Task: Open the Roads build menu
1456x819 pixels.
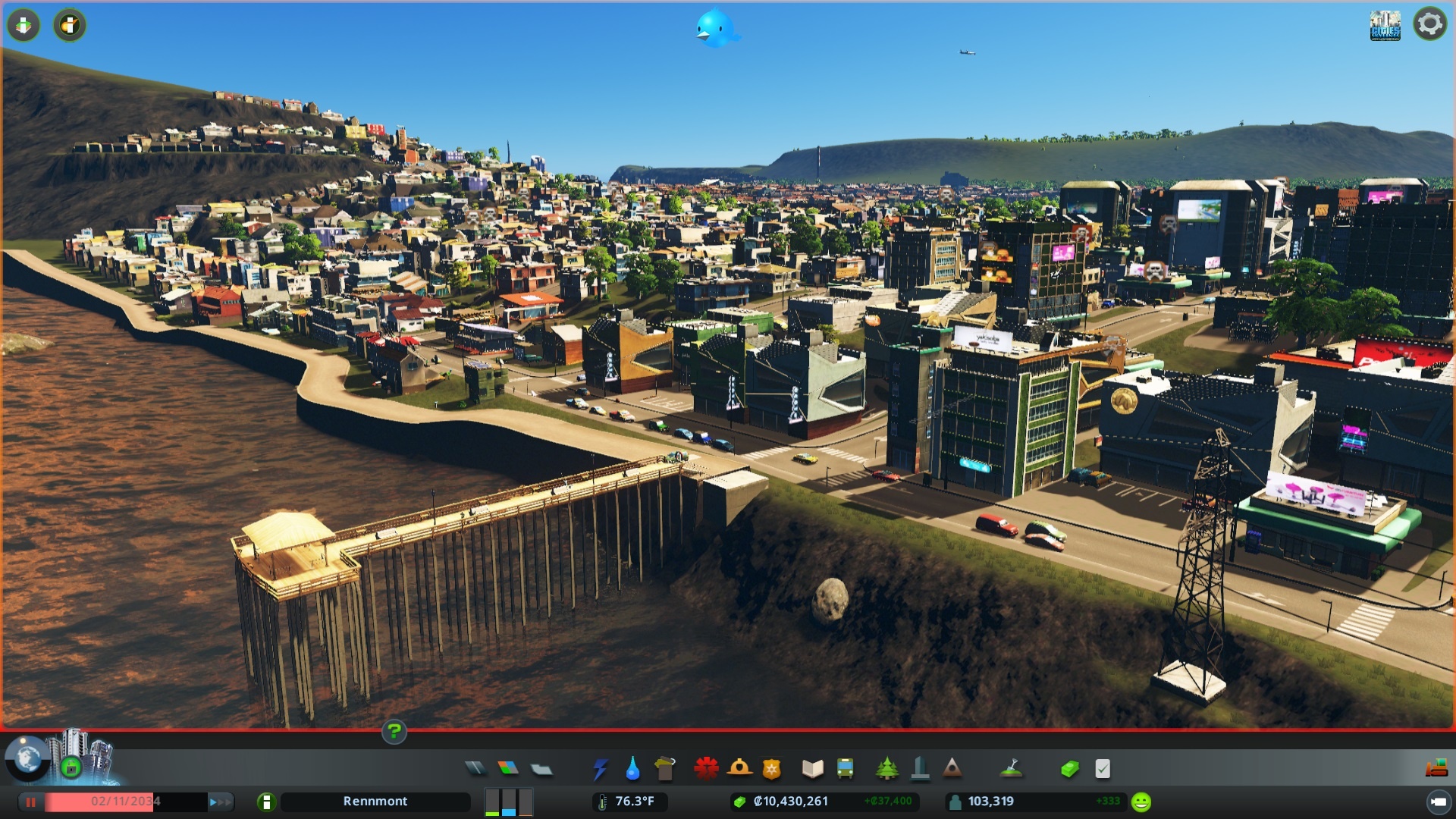Action: pyautogui.click(x=475, y=769)
